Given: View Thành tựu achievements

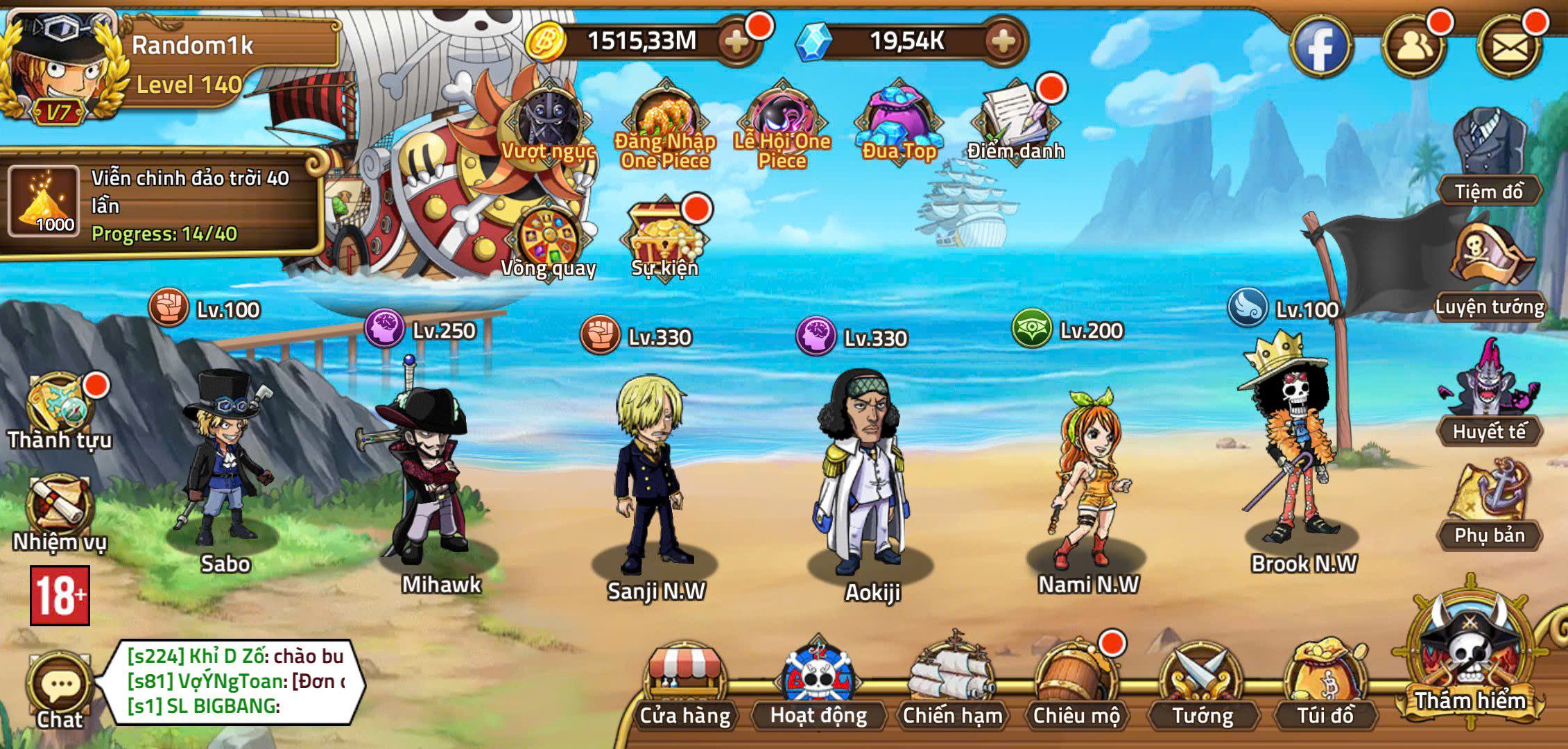Looking at the screenshot, I should click(59, 411).
